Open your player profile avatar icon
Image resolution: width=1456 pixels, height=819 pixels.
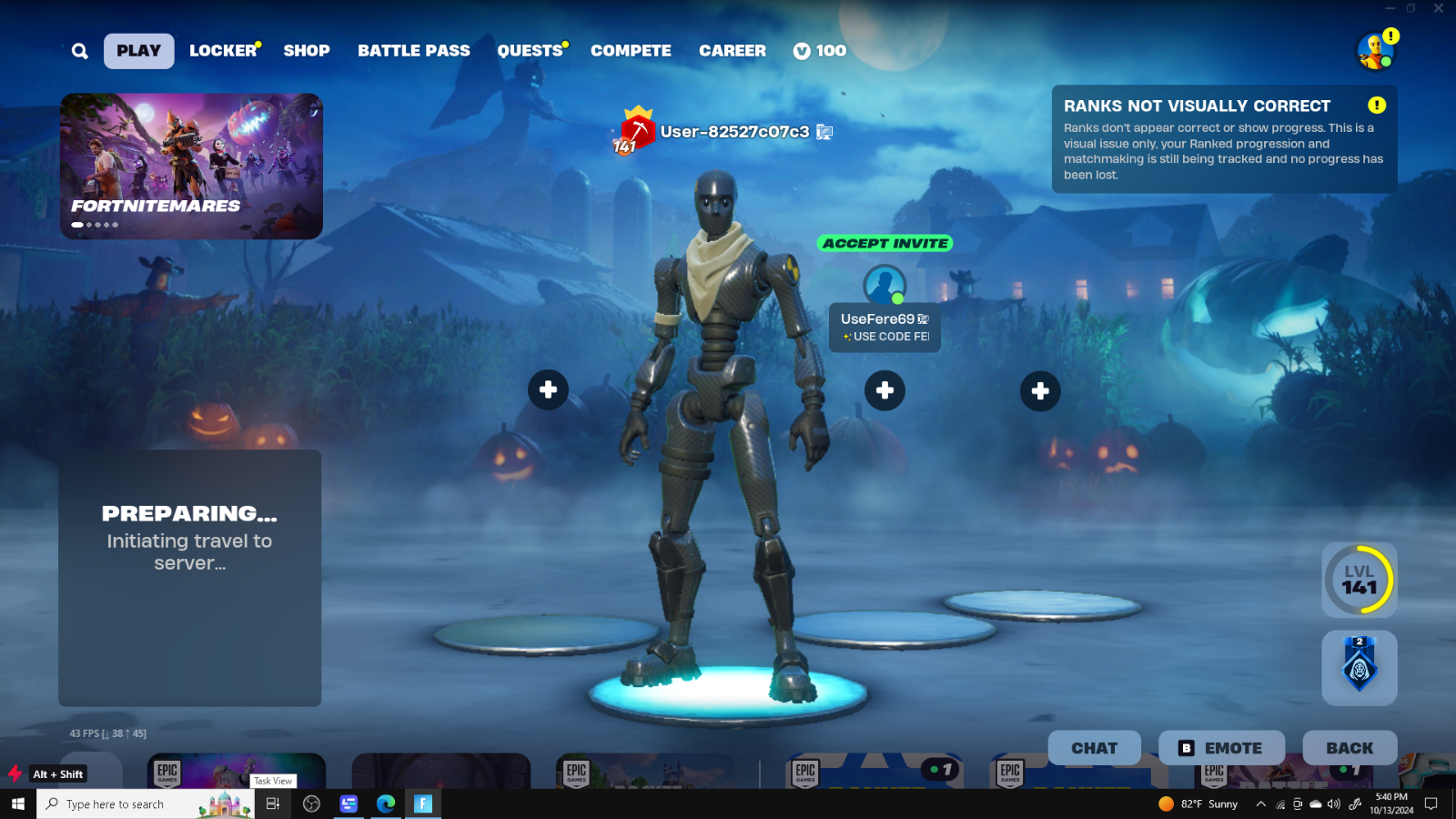pos(1374,51)
